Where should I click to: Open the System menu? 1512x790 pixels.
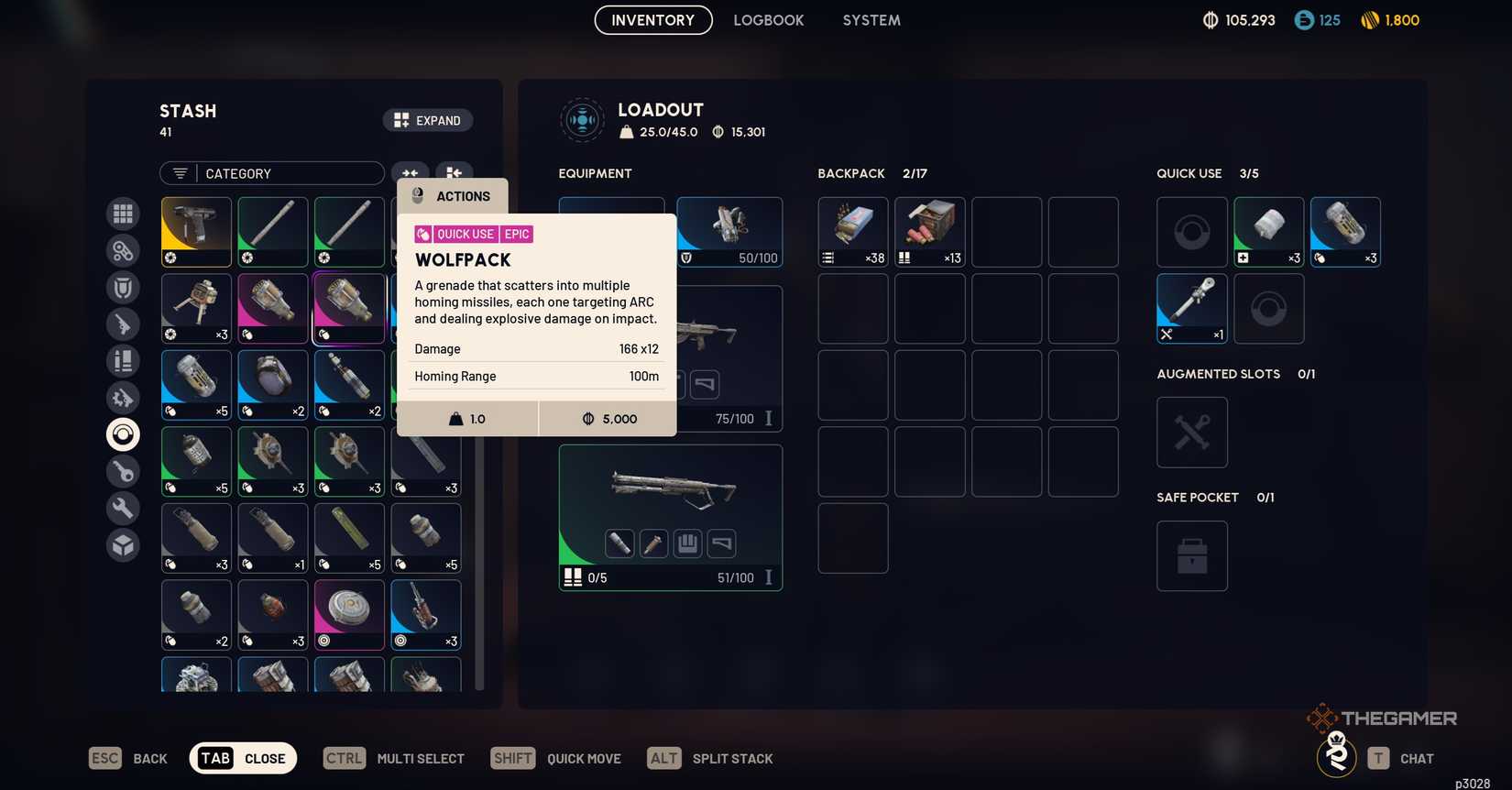tap(871, 19)
